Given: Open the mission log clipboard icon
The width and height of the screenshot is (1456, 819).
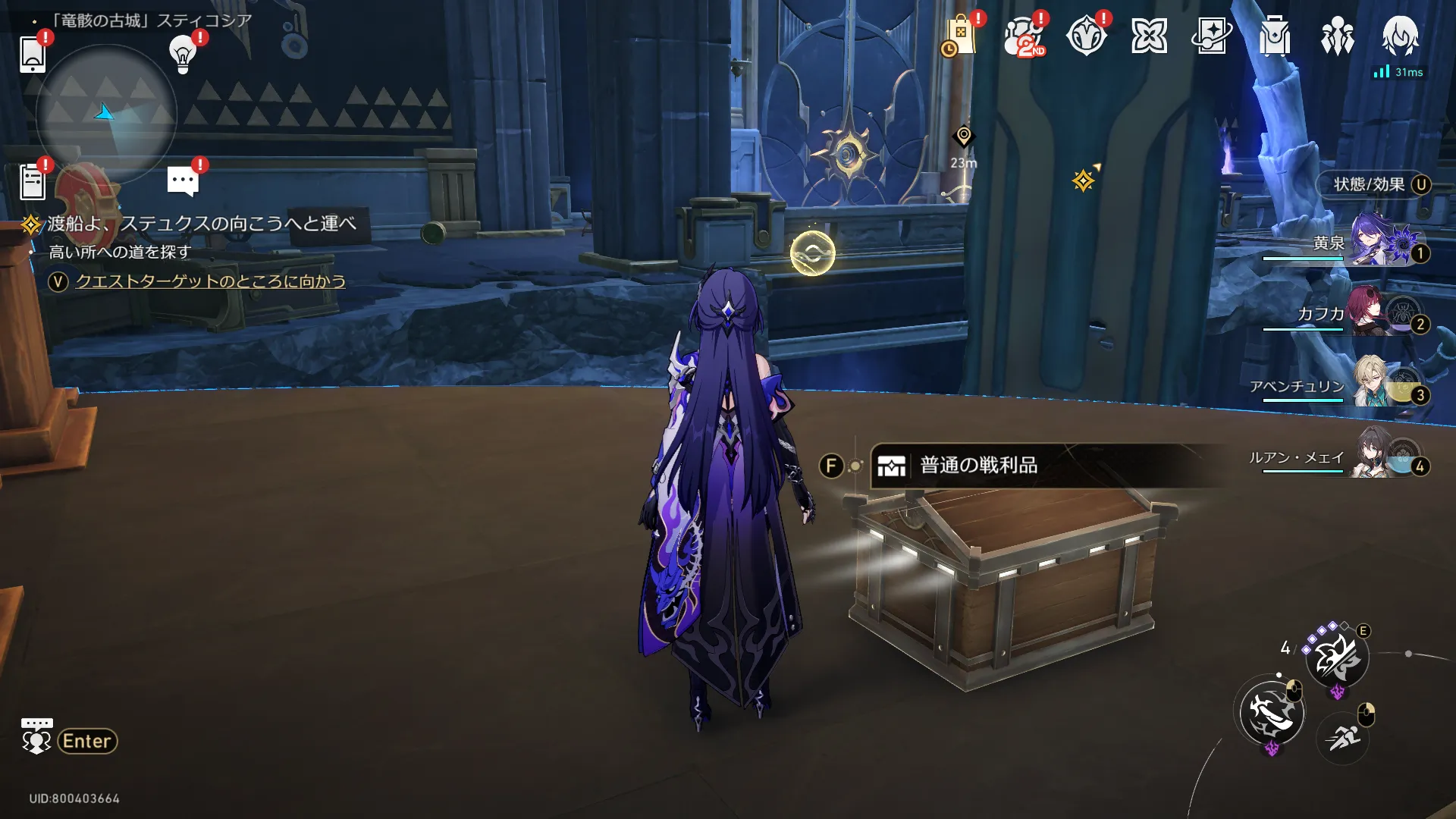Looking at the screenshot, I should pos(33,182).
